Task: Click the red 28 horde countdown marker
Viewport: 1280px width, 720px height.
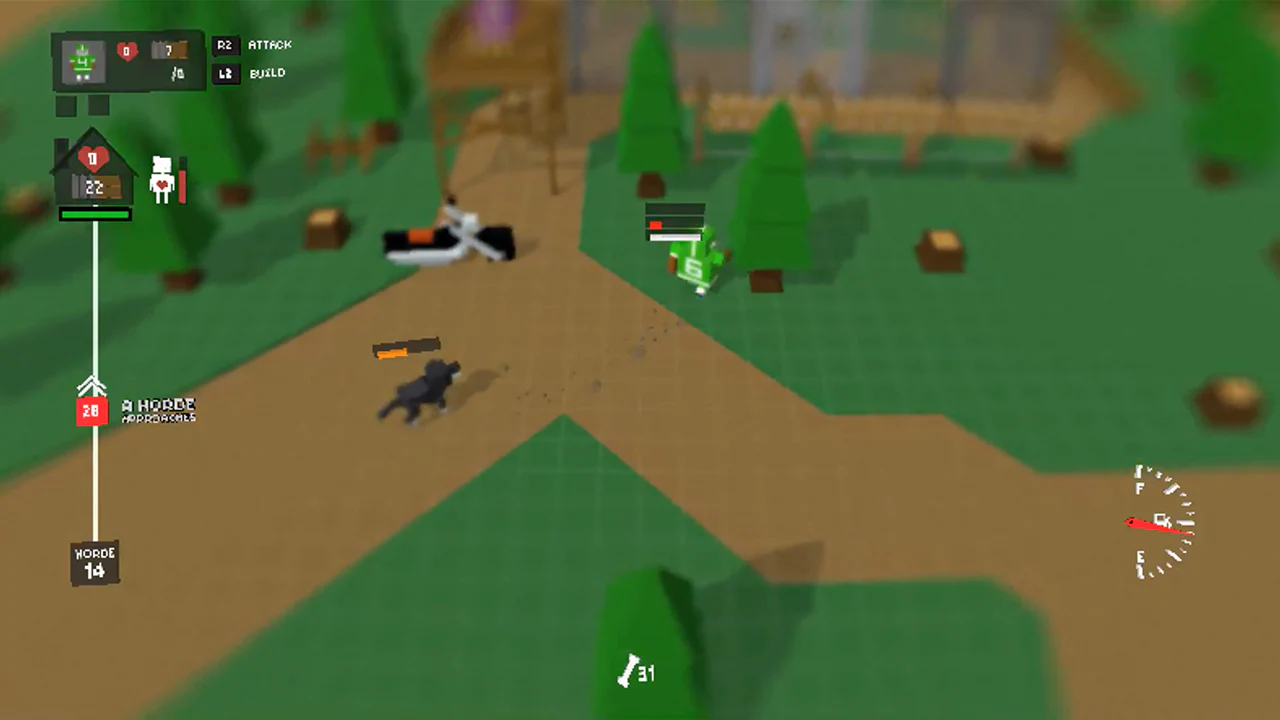Action: click(x=92, y=410)
